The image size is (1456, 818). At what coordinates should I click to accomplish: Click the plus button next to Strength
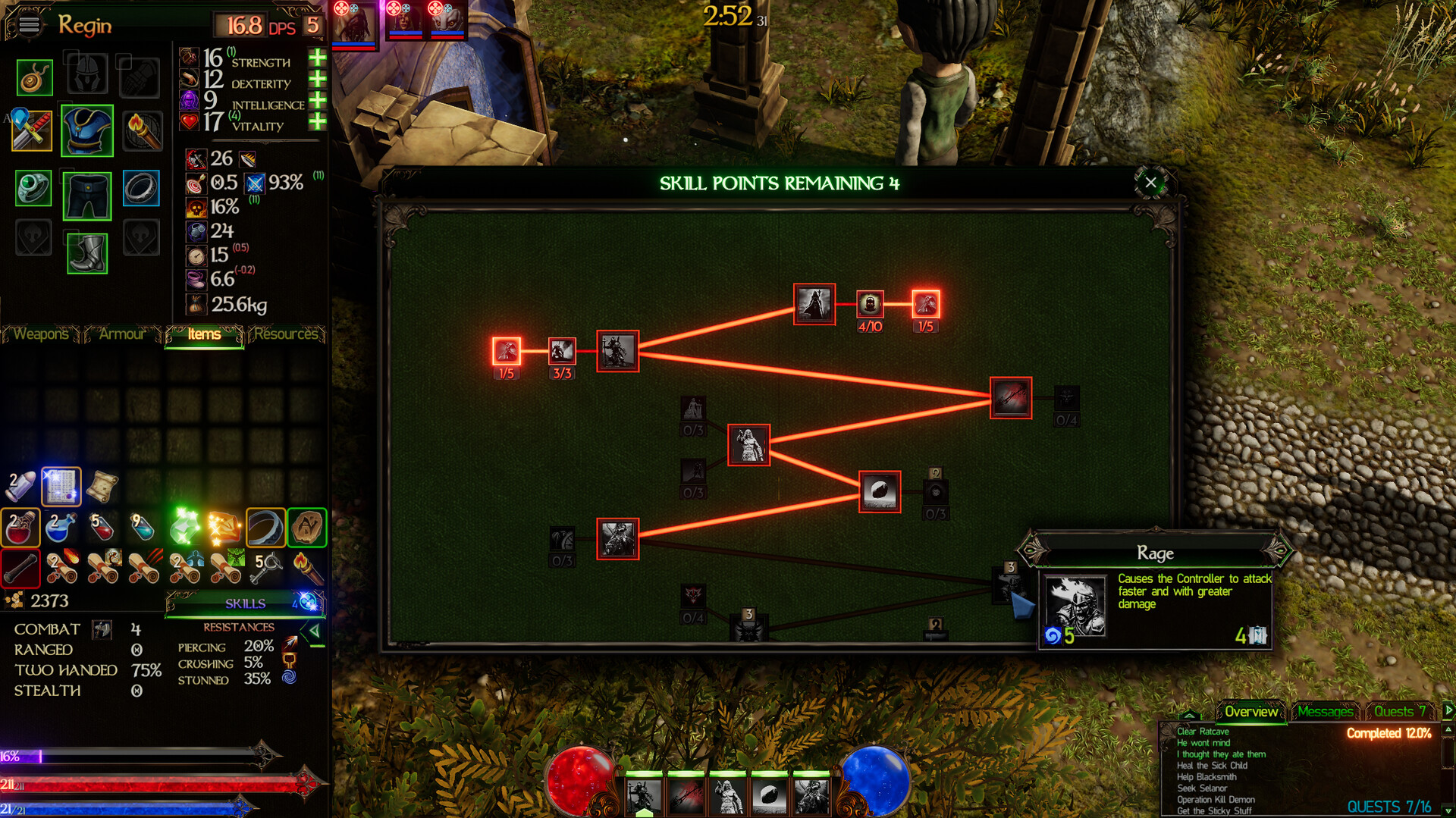318,58
